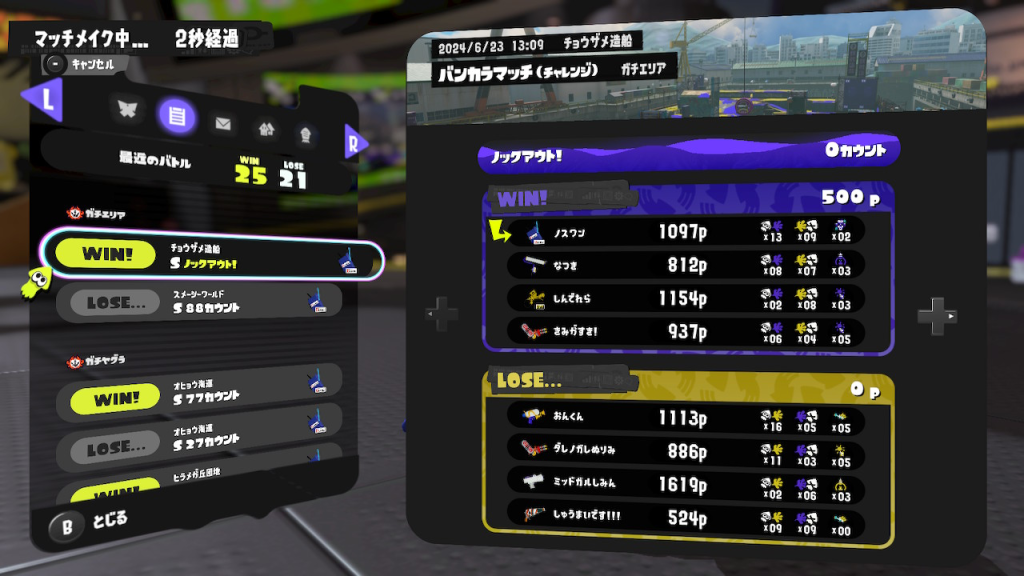Select the チョウザメ造船 knockout WIN battle
The image size is (1024, 576).
(211, 258)
